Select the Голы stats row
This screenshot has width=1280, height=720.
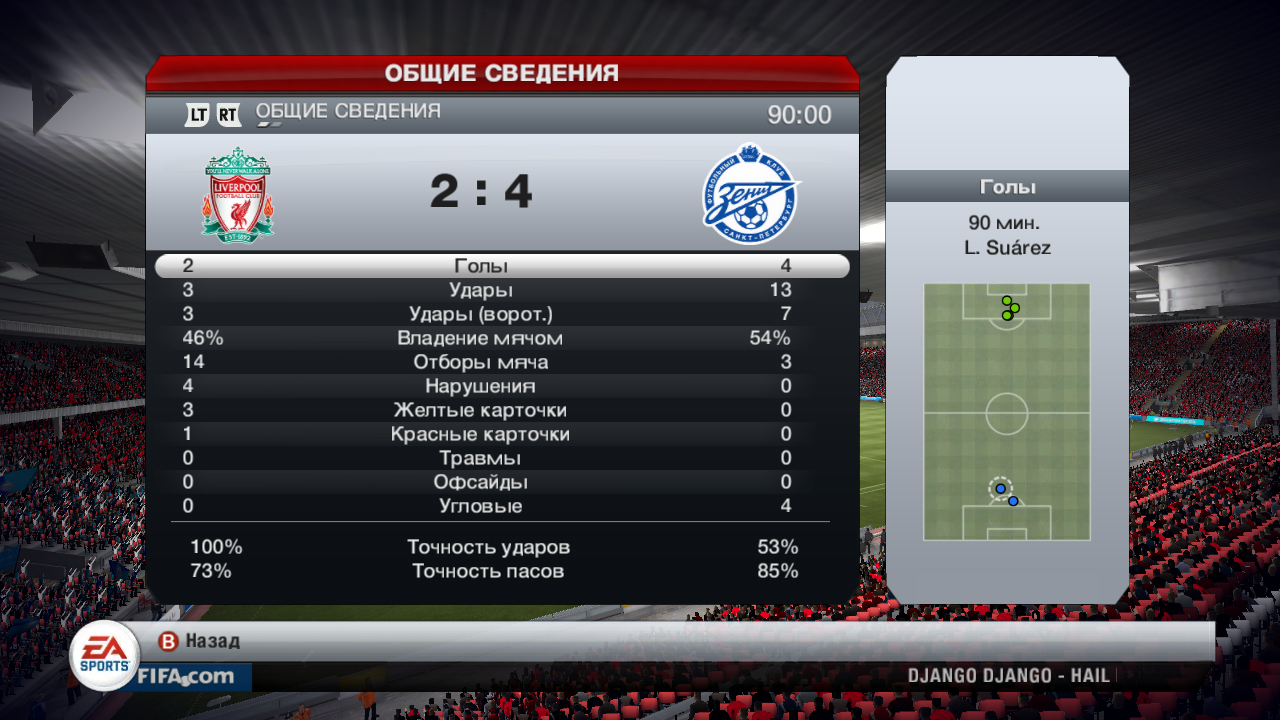[x=481, y=266]
